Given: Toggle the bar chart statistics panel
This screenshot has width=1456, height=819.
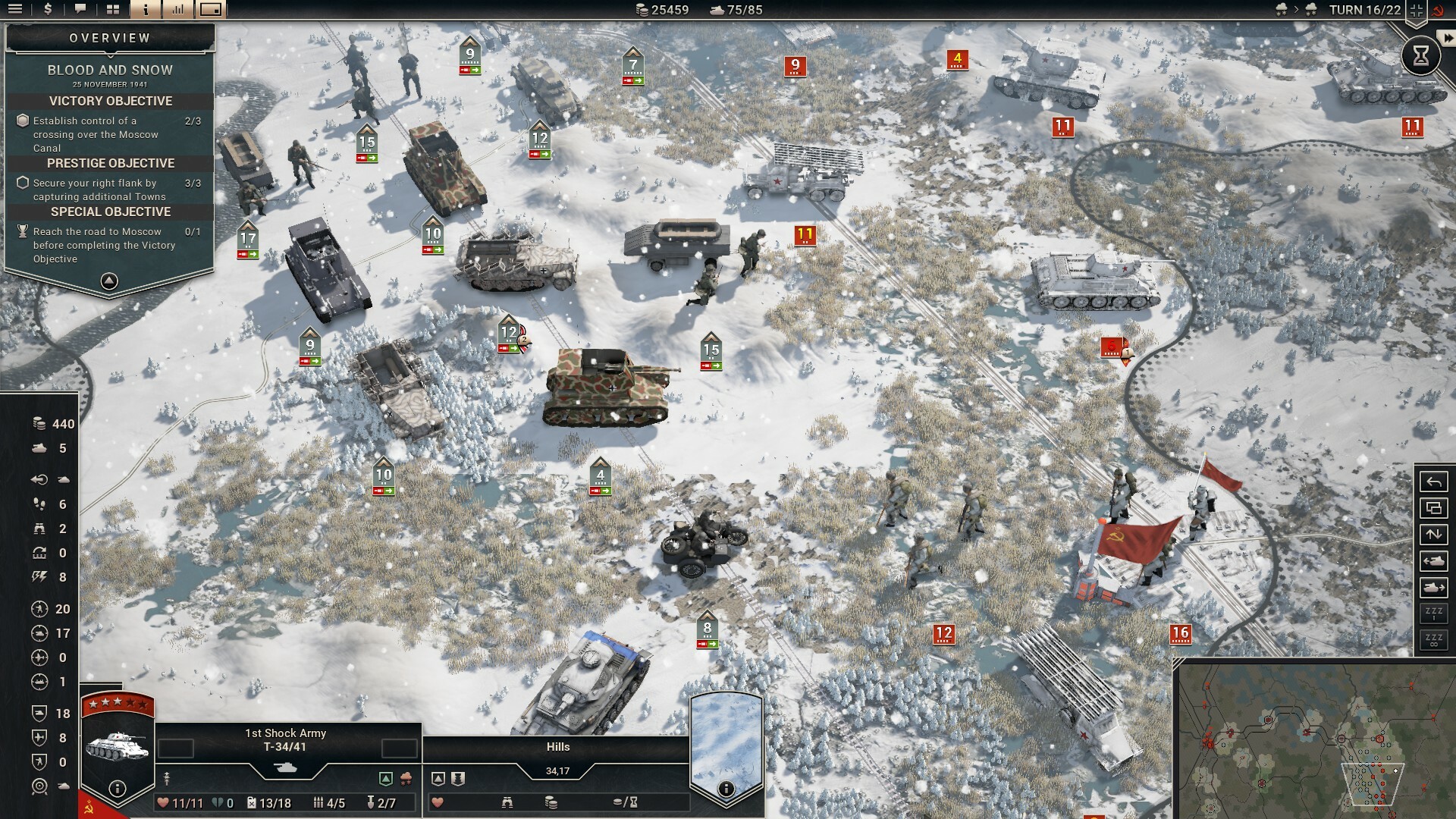Looking at the screenshot, I should 178,10.
